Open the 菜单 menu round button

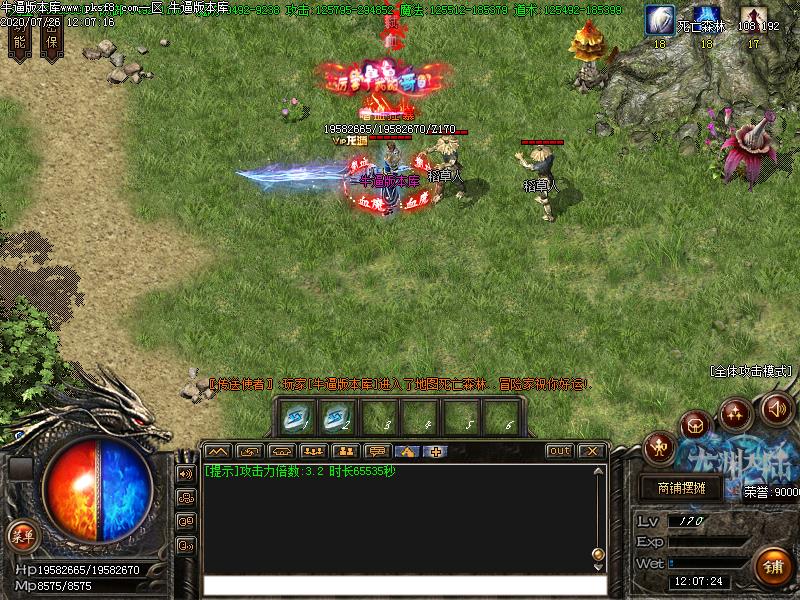21,535
